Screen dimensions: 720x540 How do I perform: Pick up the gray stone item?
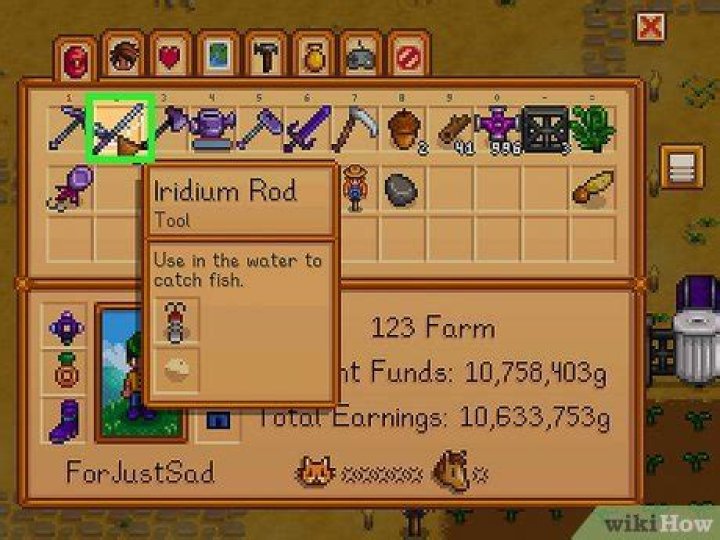point(403,187)
